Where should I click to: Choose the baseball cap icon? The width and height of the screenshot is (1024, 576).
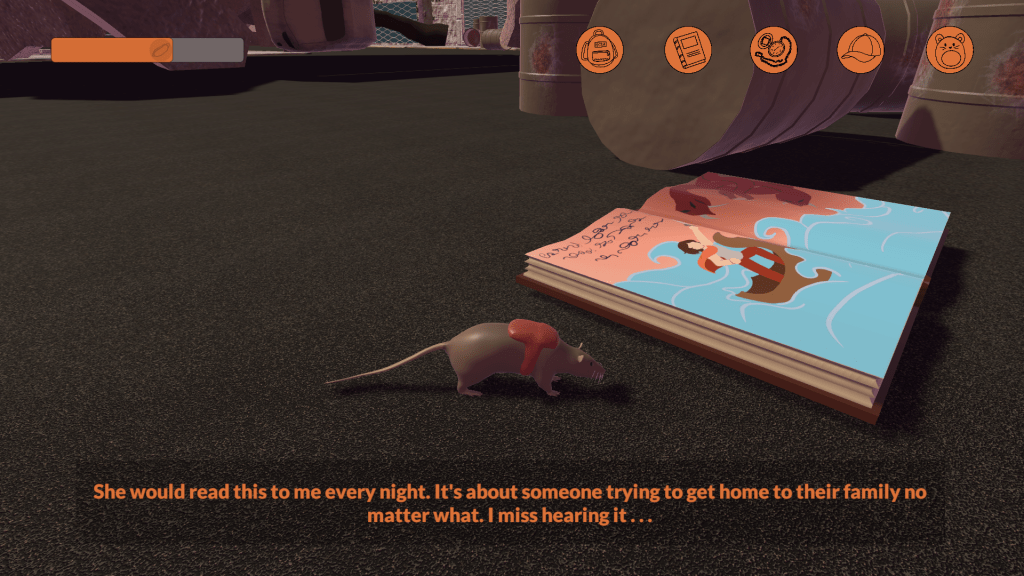coord(861,49)
